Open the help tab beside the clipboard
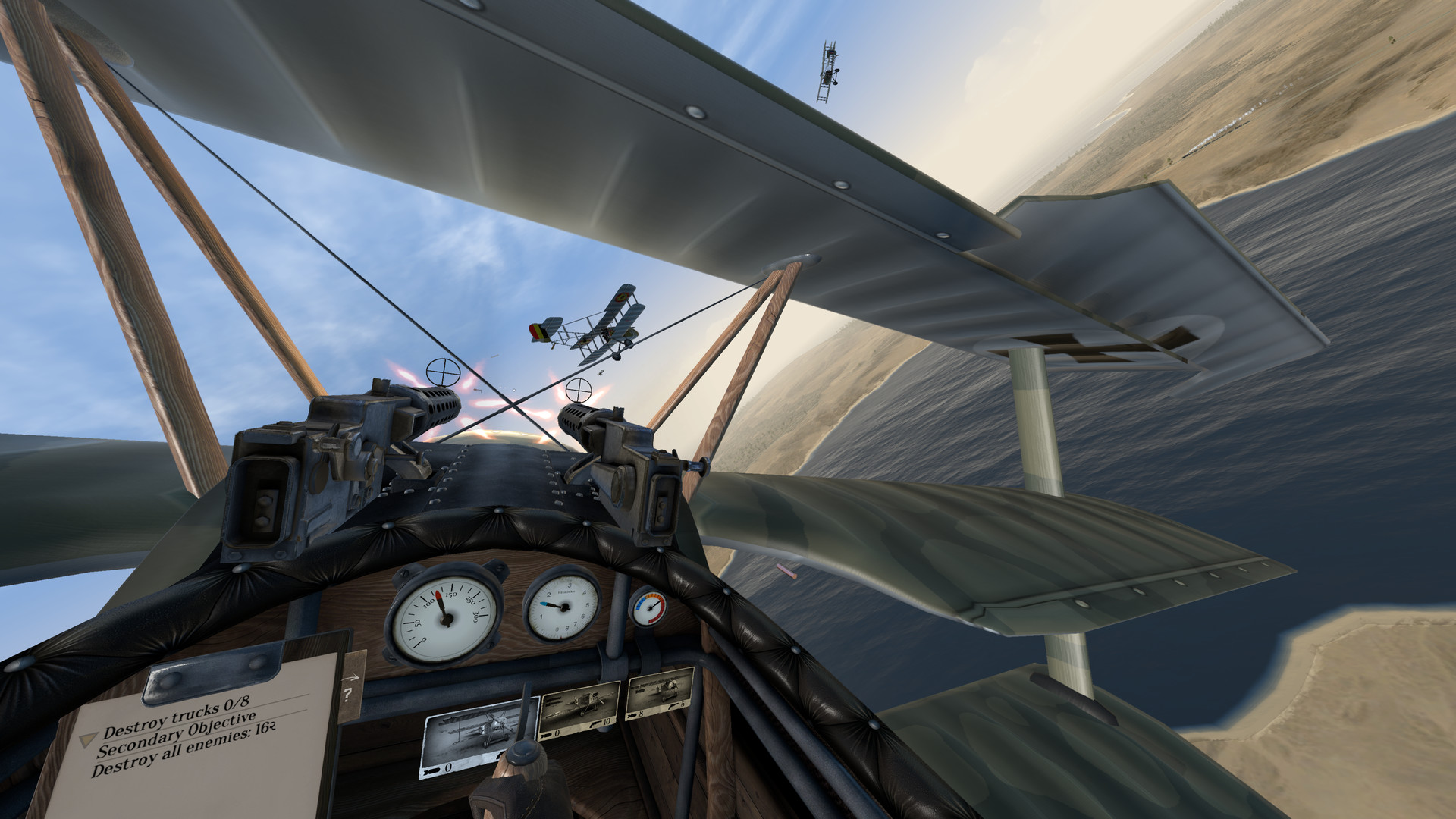 [347, 696]
